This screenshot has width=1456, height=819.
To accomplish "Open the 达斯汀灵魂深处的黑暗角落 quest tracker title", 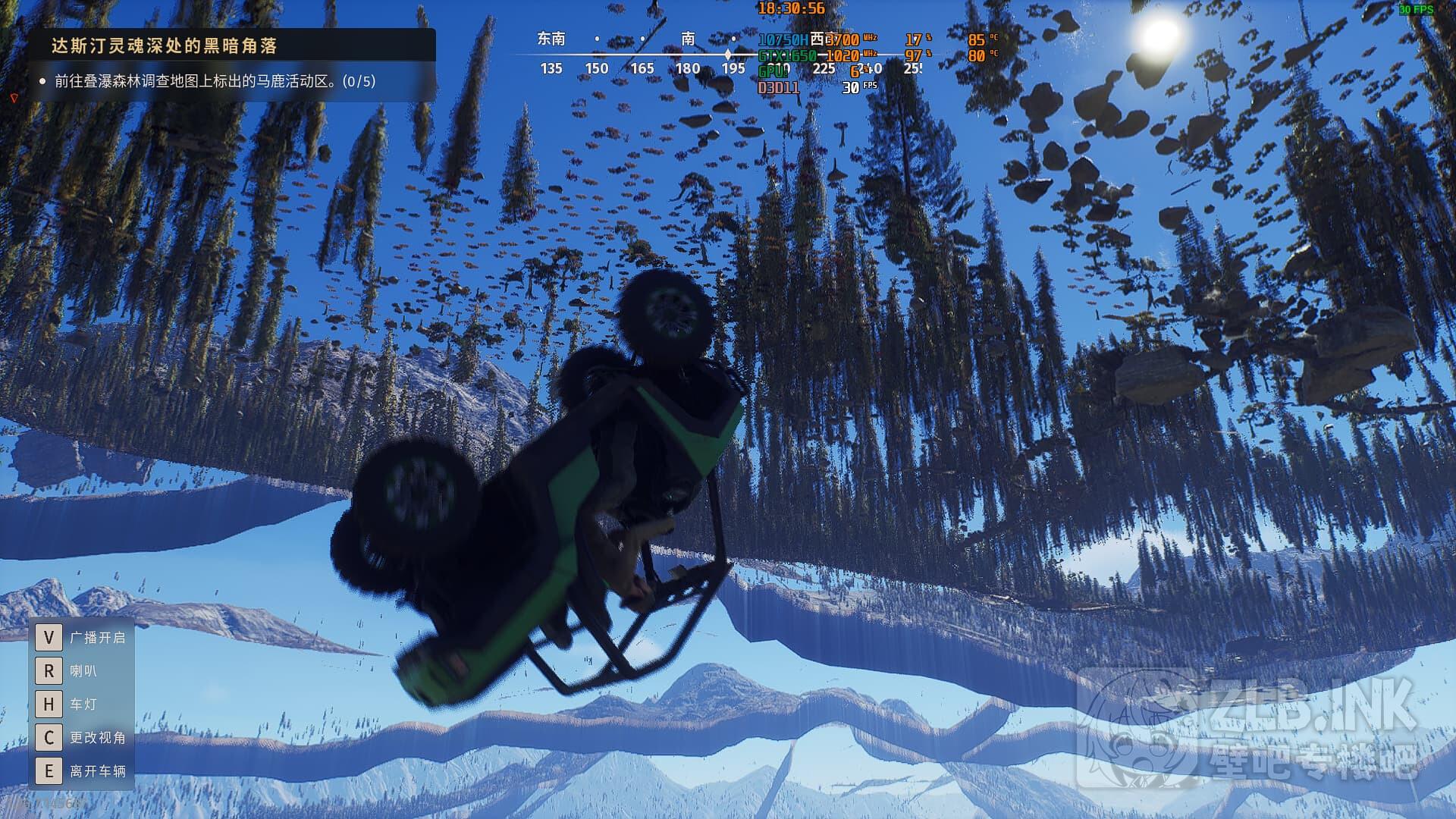I will [x=165, y=46].
